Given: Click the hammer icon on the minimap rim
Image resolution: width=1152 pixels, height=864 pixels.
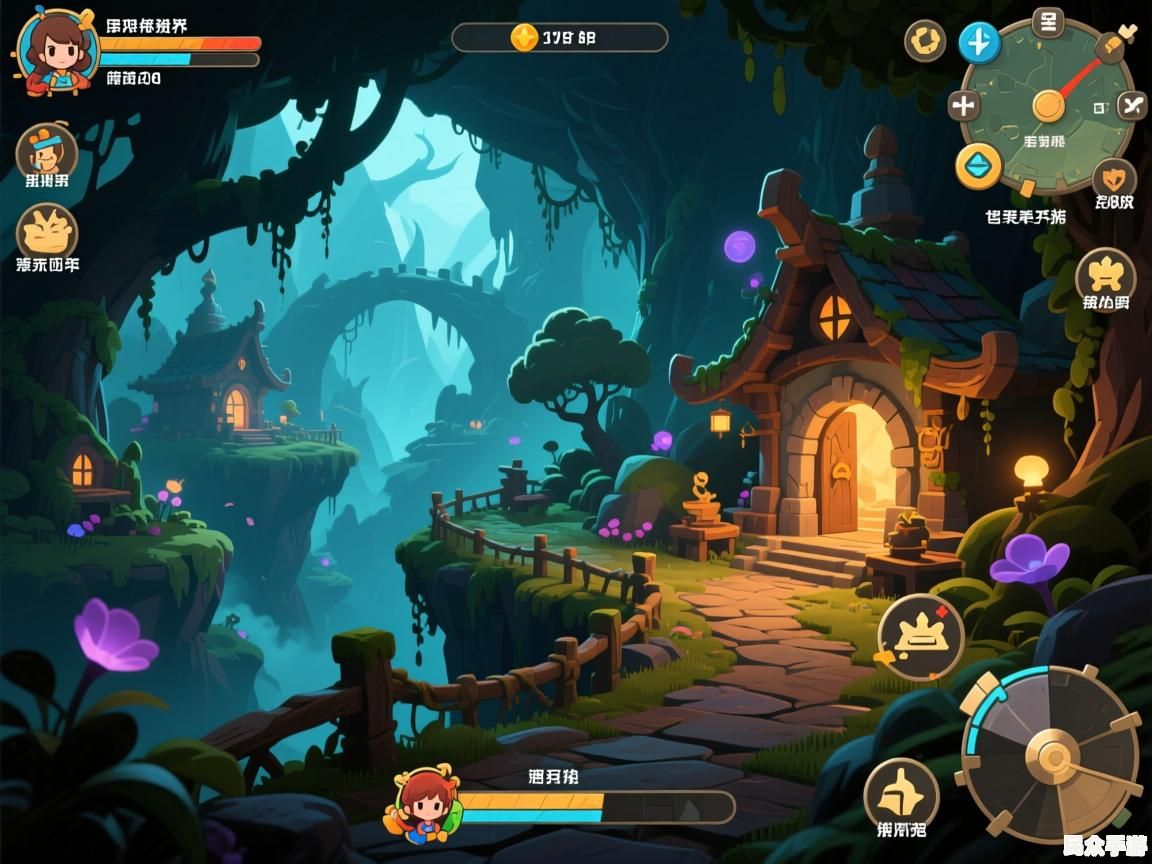Looking at the screenshot, I should pyautogui.click(x=1112, y=42).
